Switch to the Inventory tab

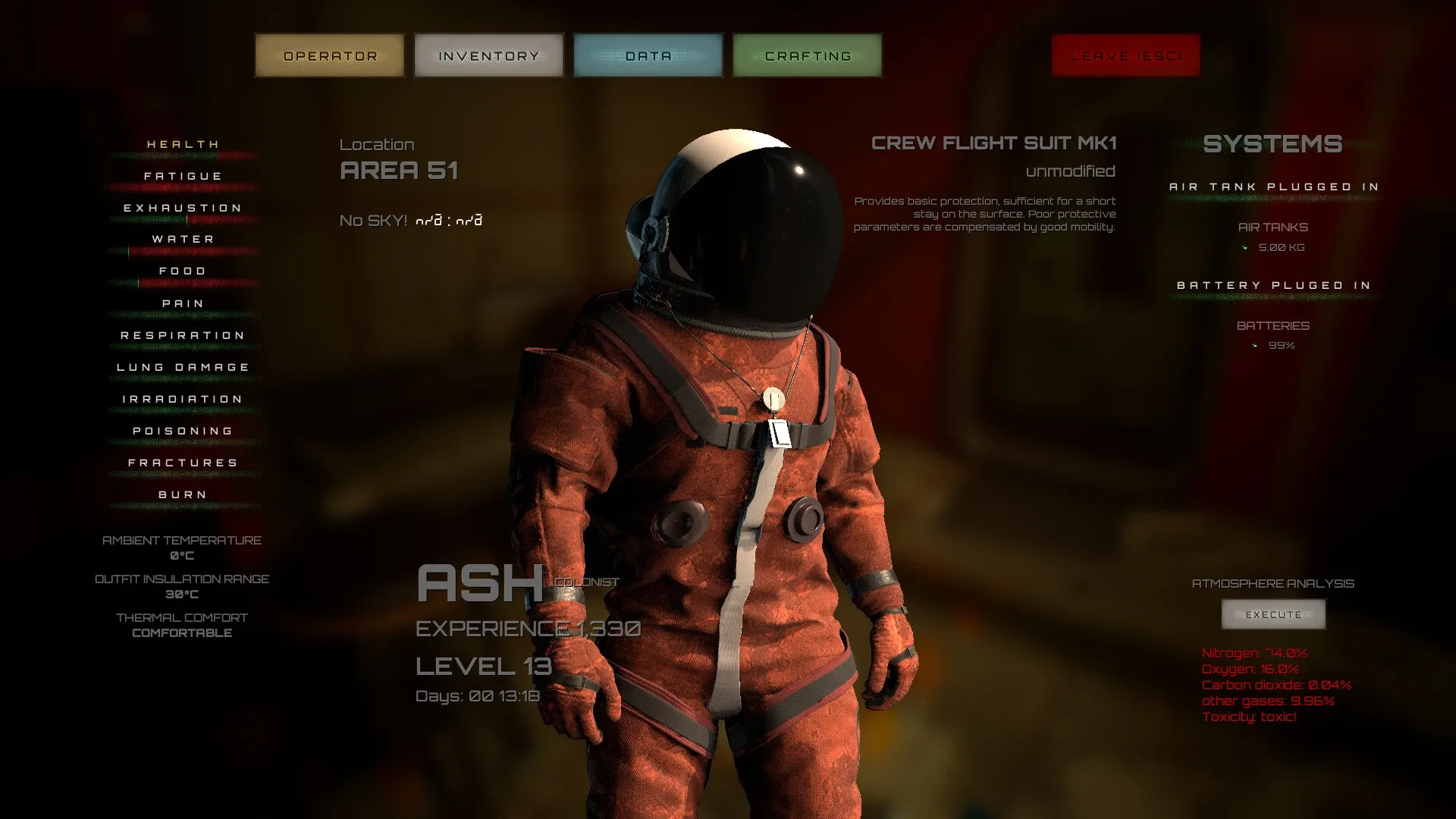[488, 55]
